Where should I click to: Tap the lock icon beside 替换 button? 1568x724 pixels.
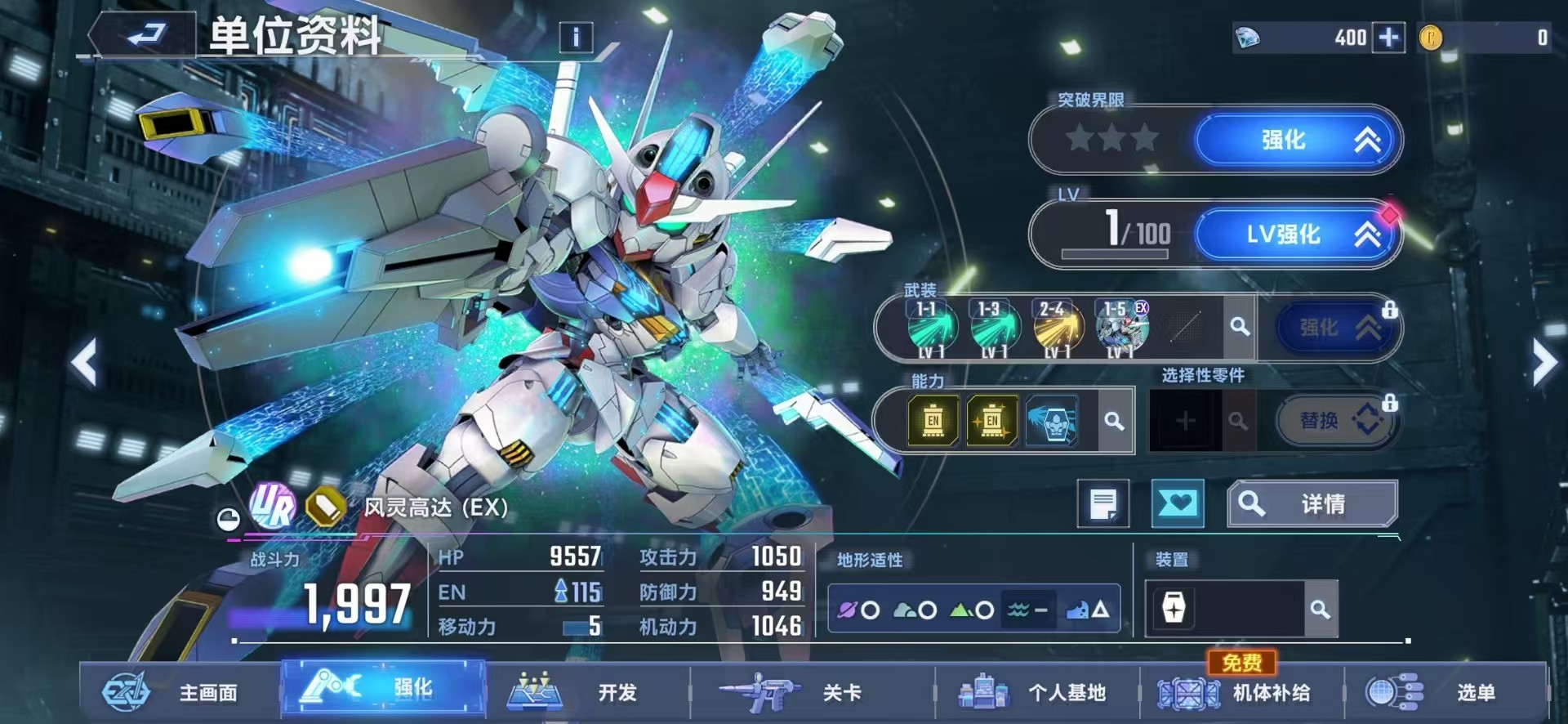[x=1392, y=404]
